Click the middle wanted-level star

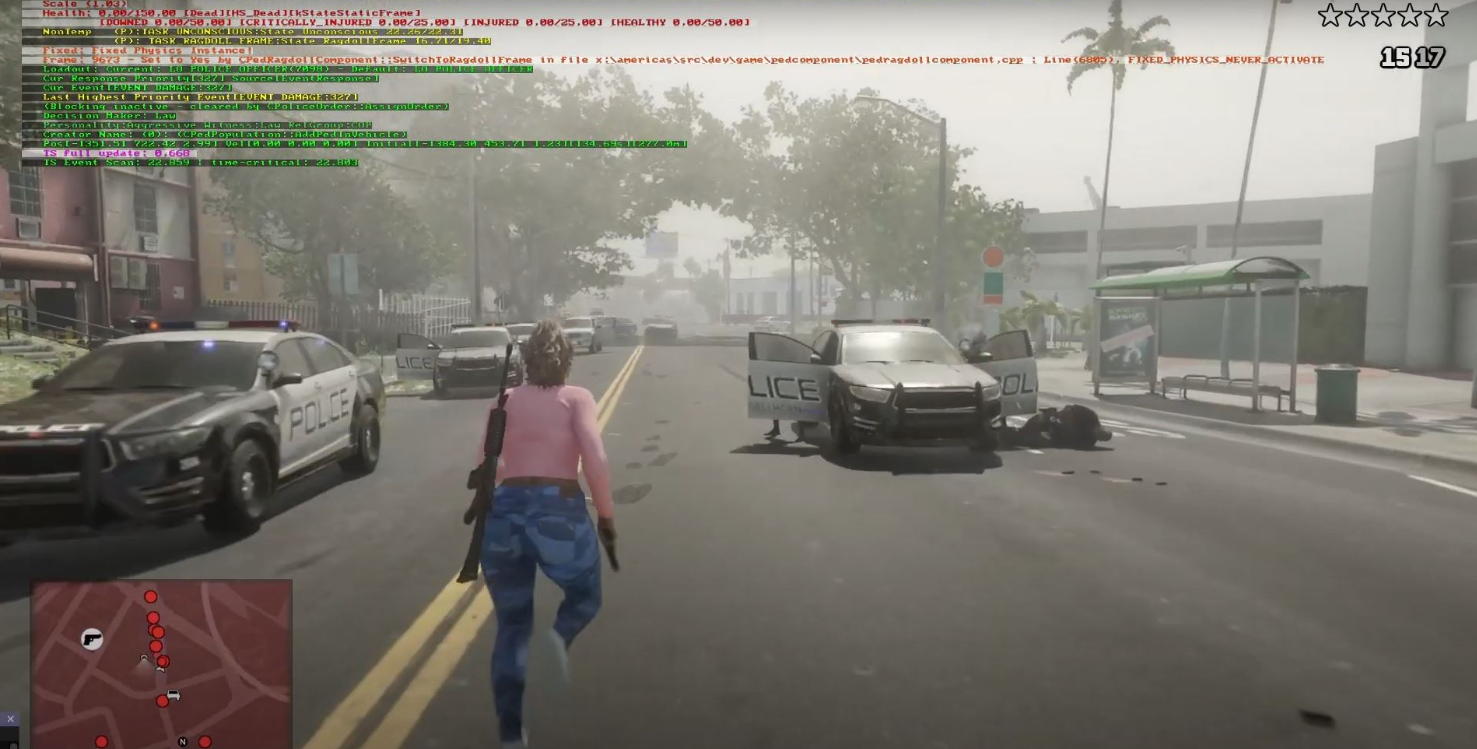click(1383, 15)
